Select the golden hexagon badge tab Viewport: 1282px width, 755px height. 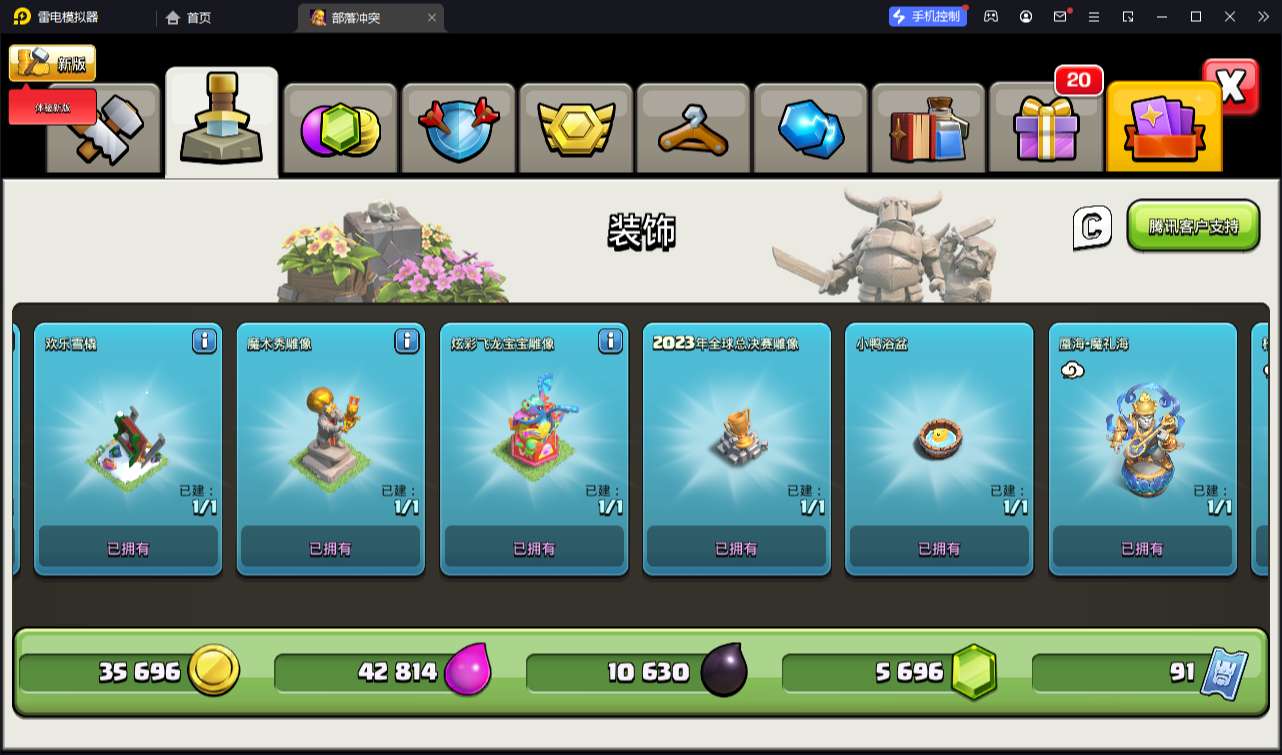click(575, 130)
